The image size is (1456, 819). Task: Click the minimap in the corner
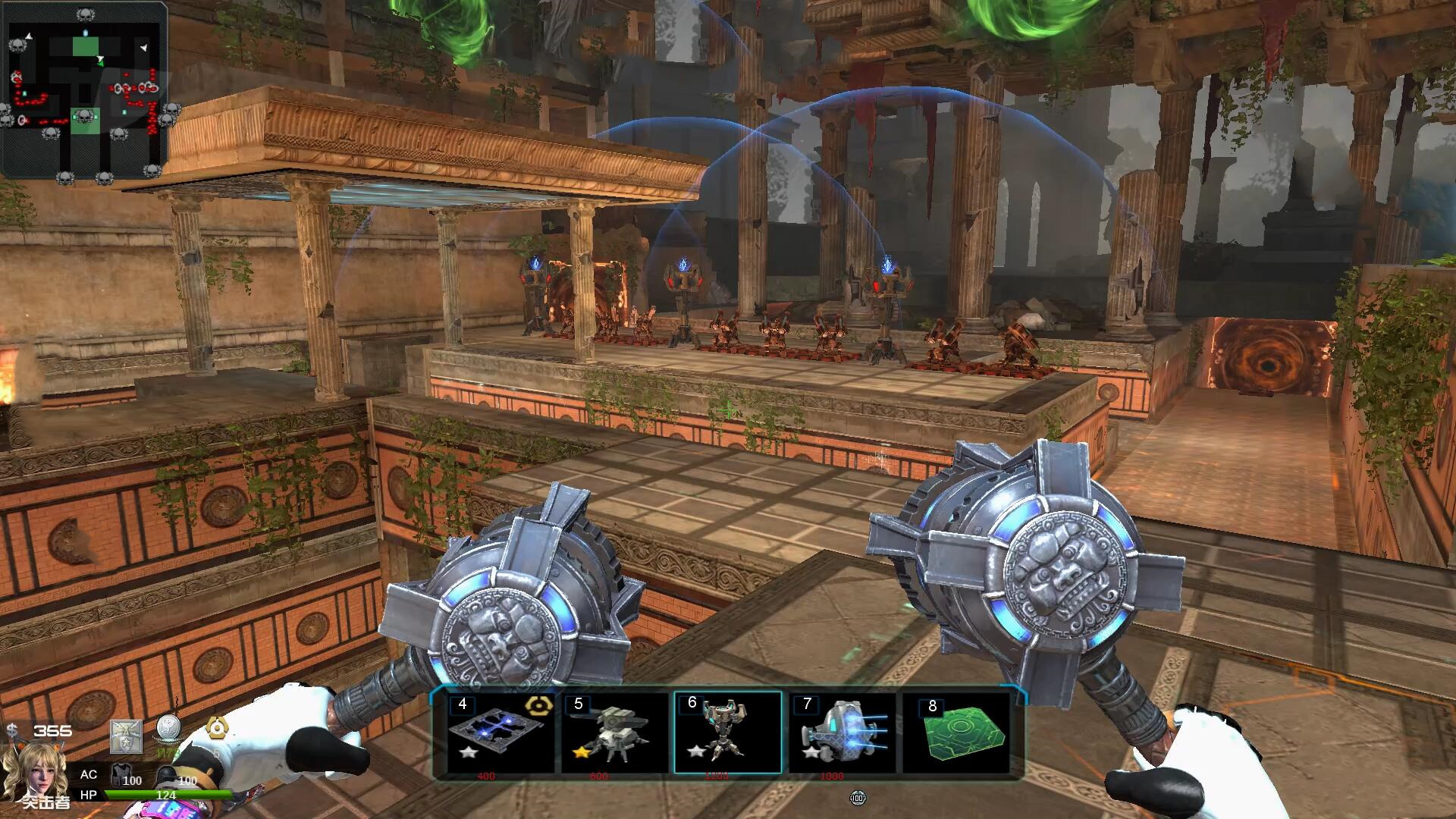tap(85, 91)
